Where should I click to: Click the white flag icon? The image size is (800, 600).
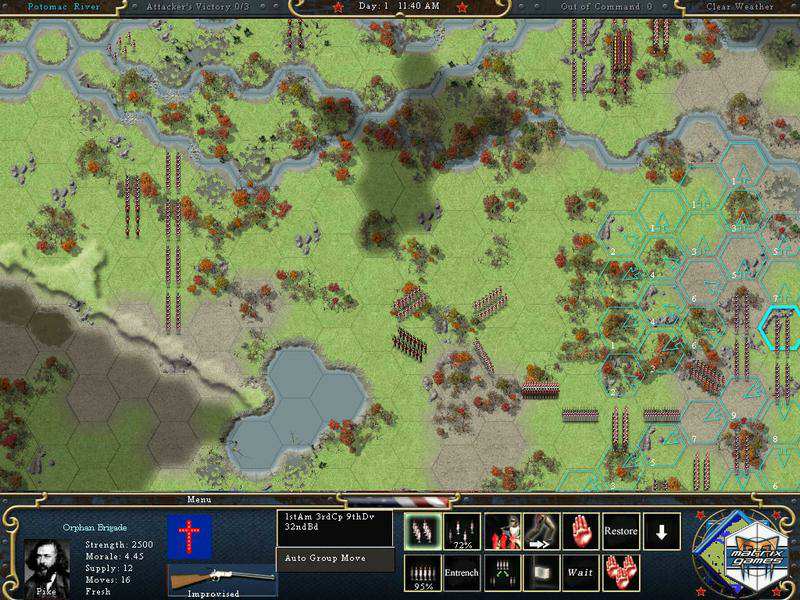click(x=542, y=573)
